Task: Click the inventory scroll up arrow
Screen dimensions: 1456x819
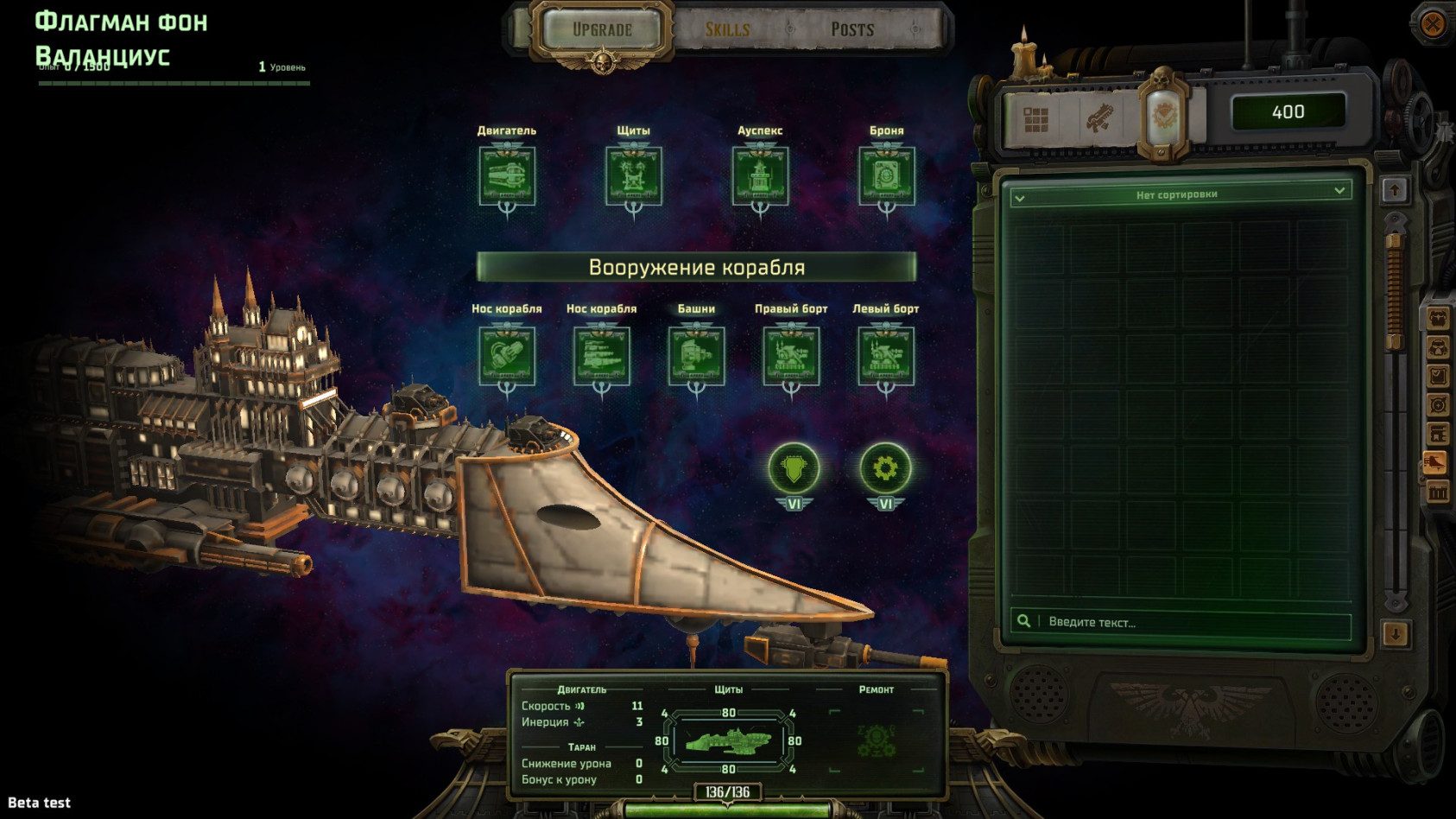Action: pos(1395,190)
